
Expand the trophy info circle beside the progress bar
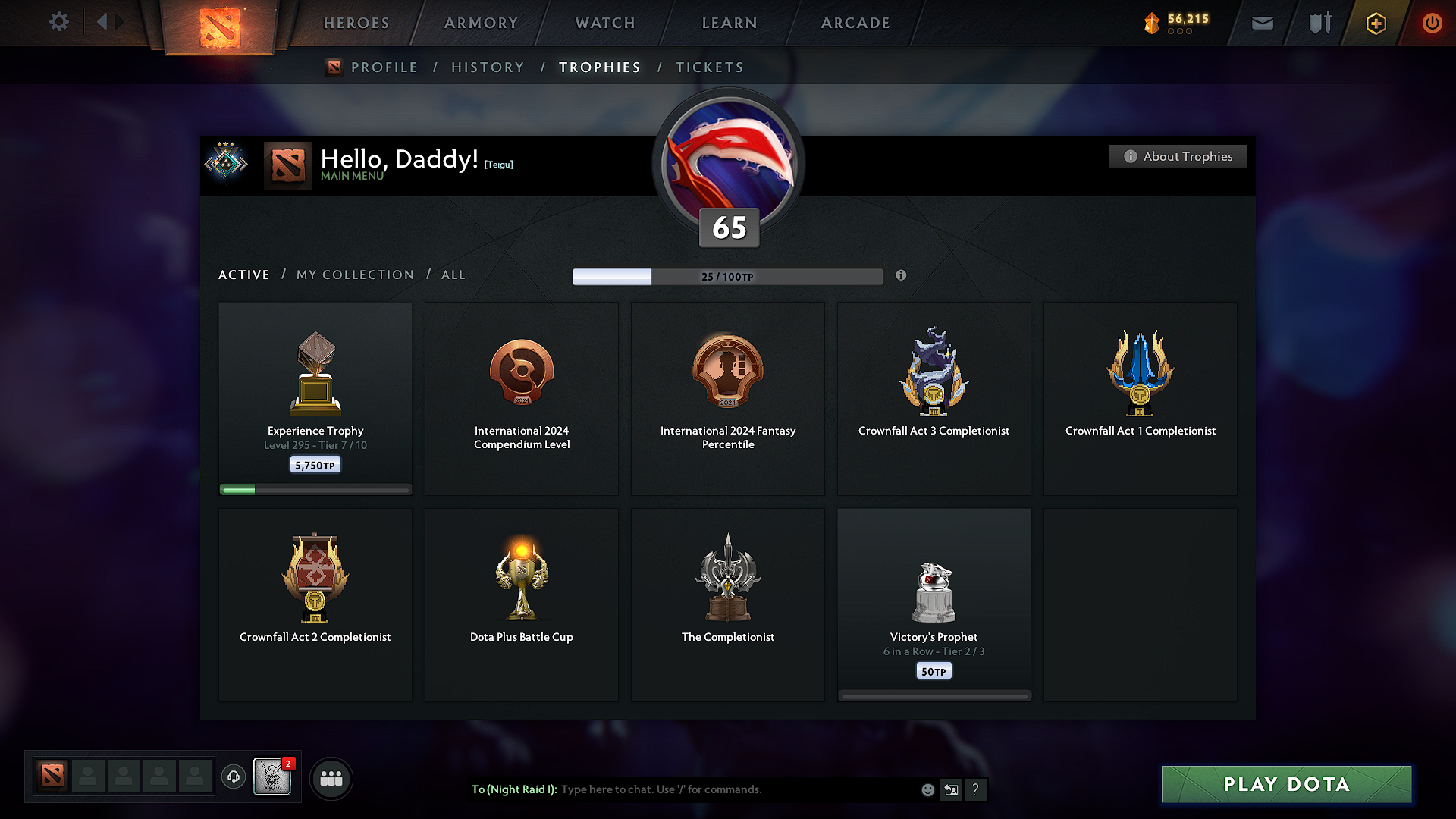coord(902,276)
